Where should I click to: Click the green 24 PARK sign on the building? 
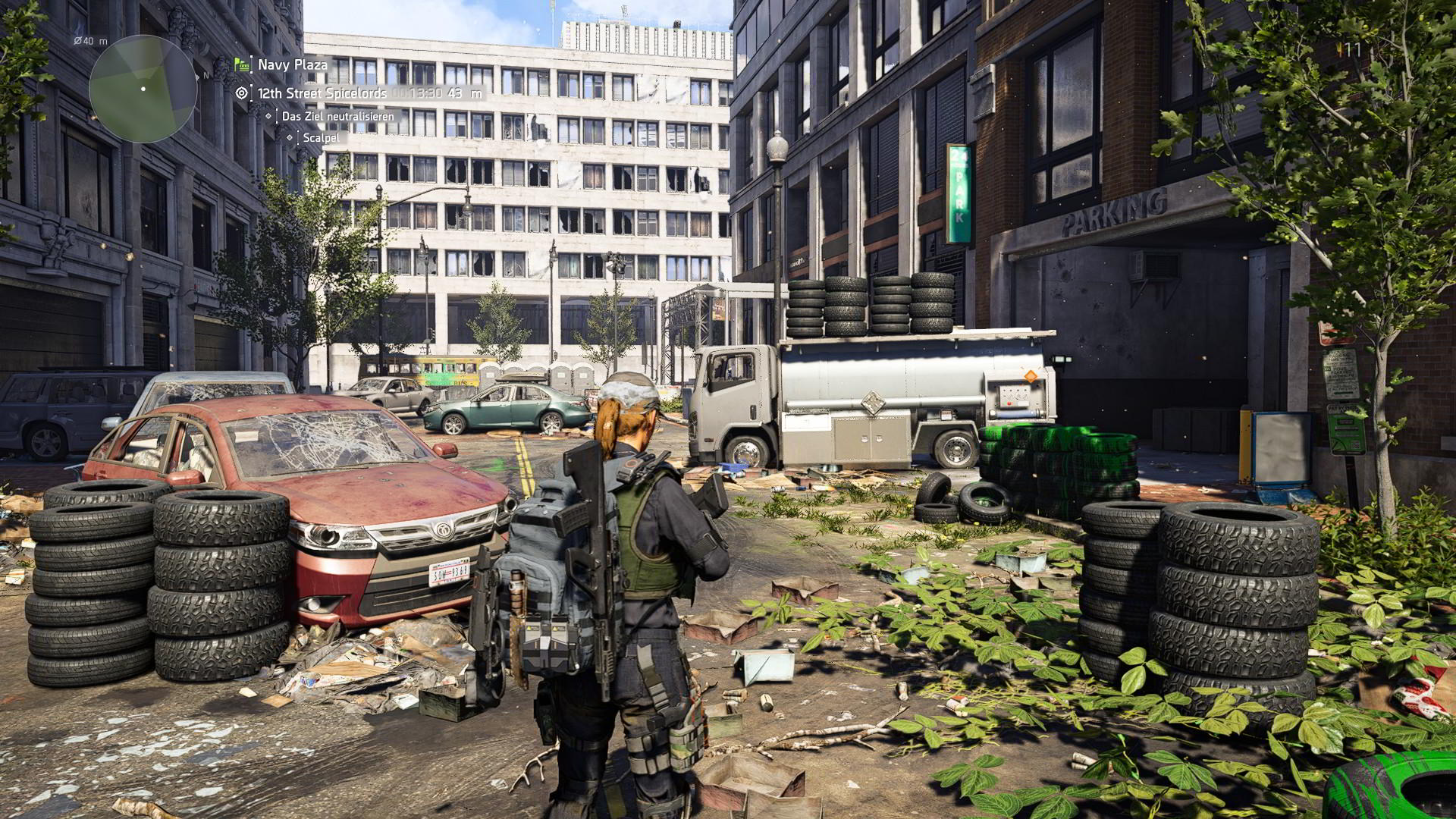click(957, 190)
